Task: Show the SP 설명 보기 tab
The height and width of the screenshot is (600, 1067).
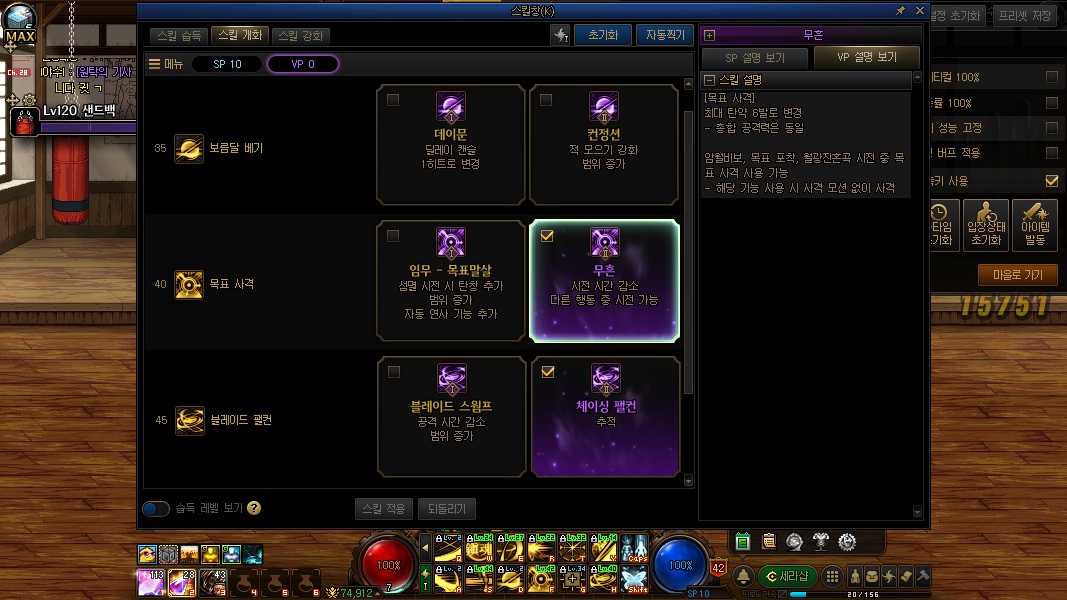Action: click(754, 57)
